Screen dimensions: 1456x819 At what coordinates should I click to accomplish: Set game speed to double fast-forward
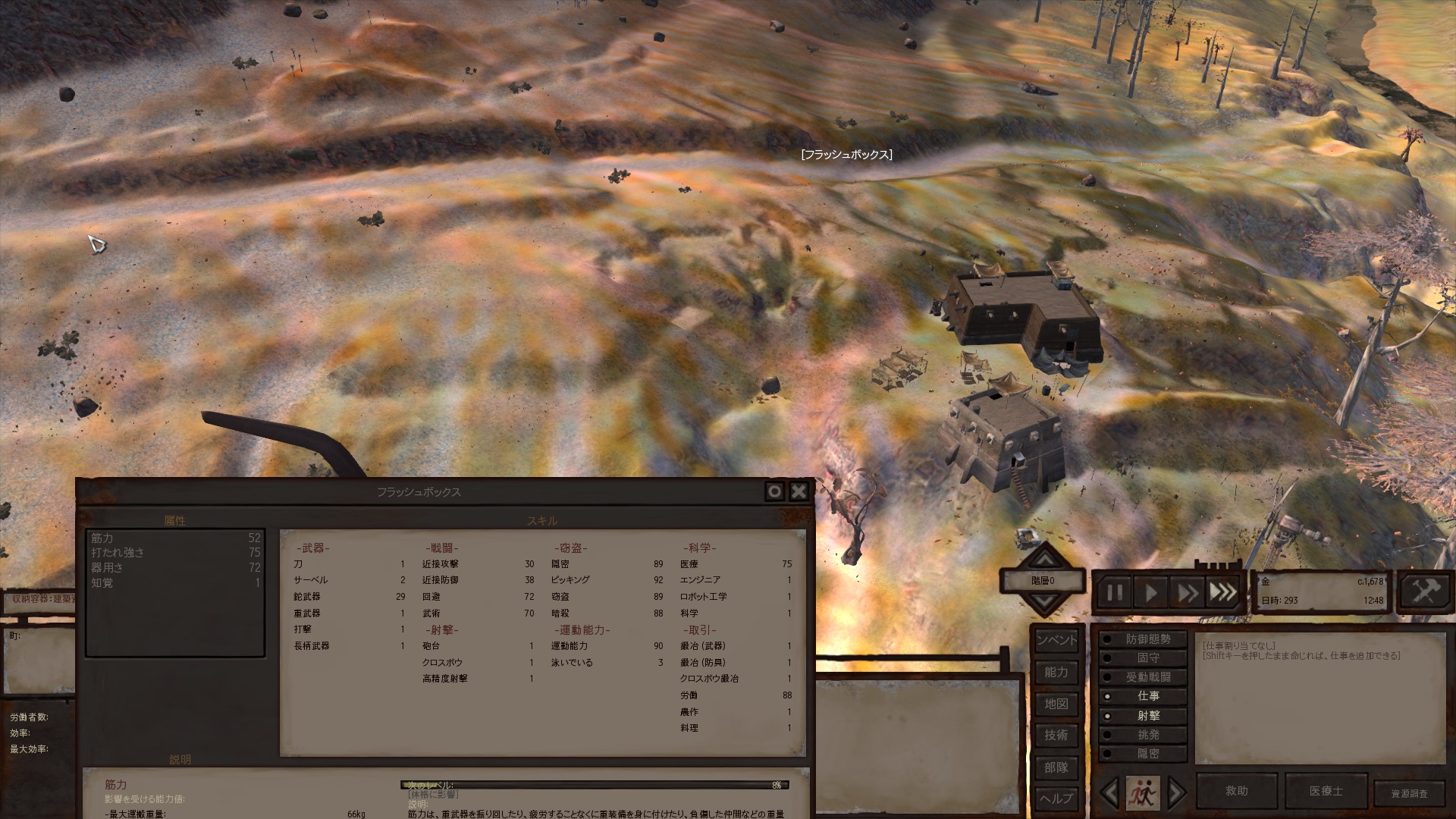click(1187, 592)
